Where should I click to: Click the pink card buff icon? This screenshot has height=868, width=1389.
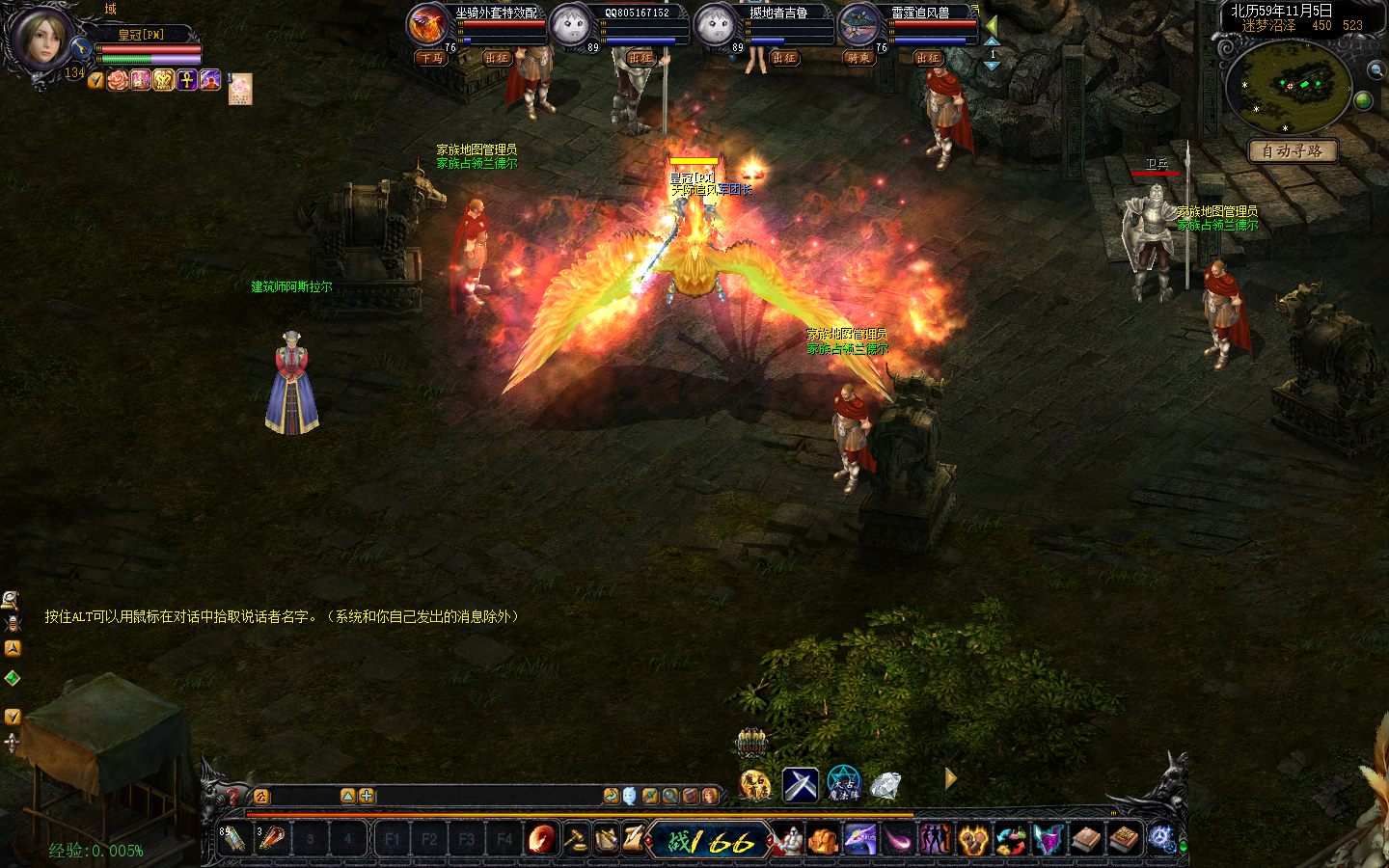click(x=240, y=89)
